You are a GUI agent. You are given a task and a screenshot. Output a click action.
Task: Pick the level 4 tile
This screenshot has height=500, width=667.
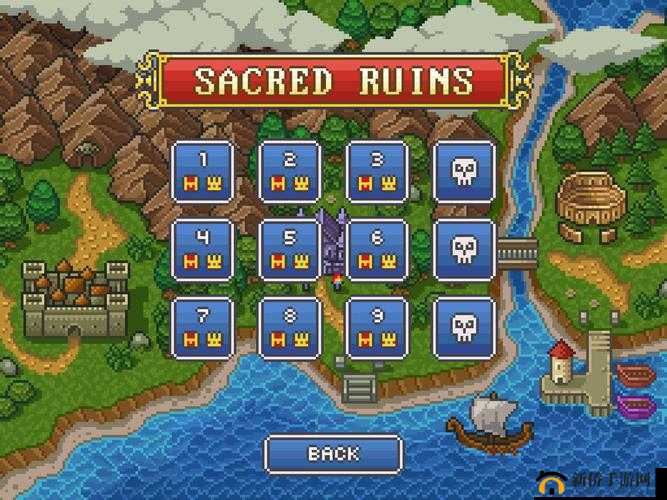pos(203,249)
